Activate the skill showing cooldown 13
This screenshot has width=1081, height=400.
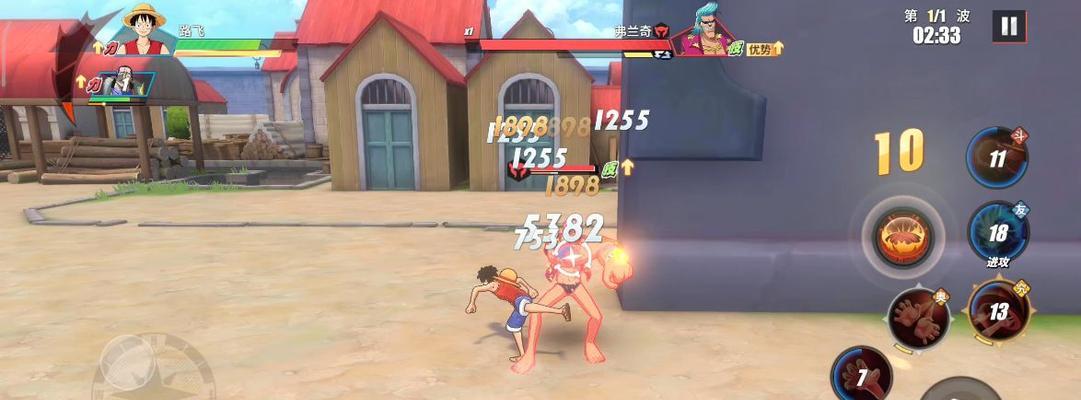(996, 311)
